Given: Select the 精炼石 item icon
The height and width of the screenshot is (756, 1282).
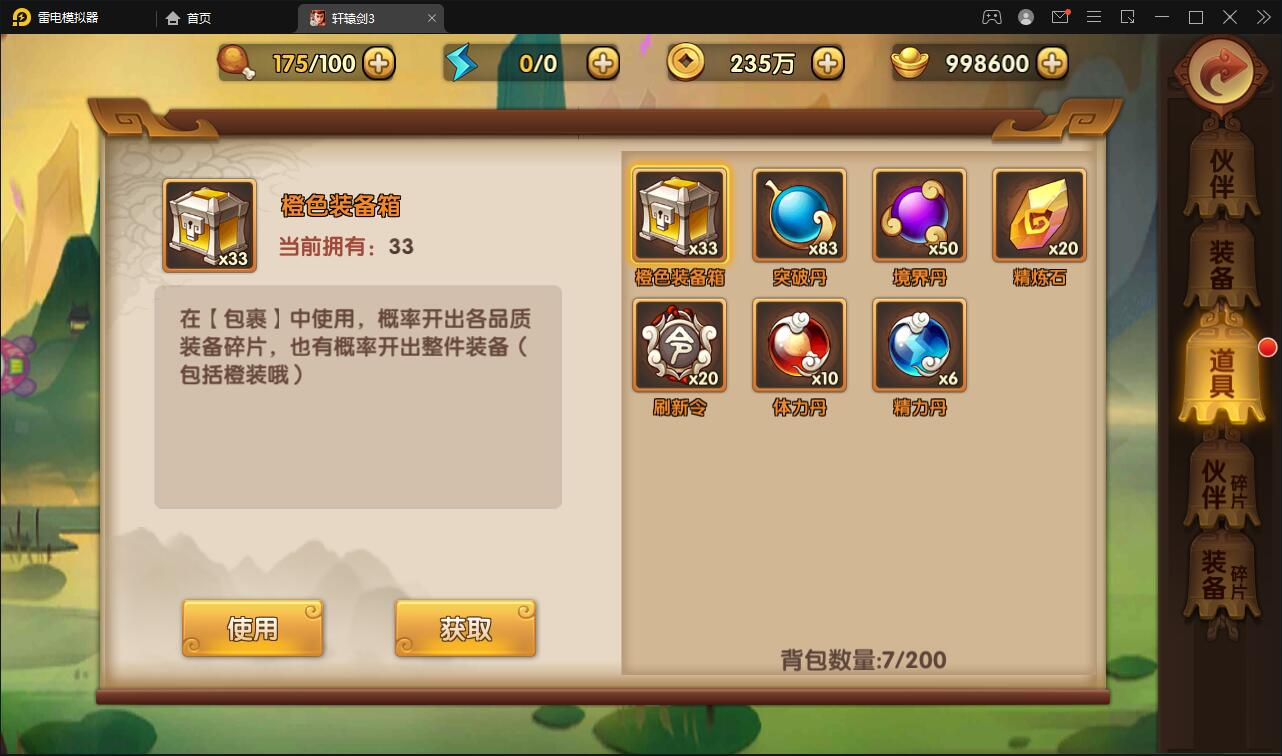Looking at the screenshot, I should click(1038, 214).
